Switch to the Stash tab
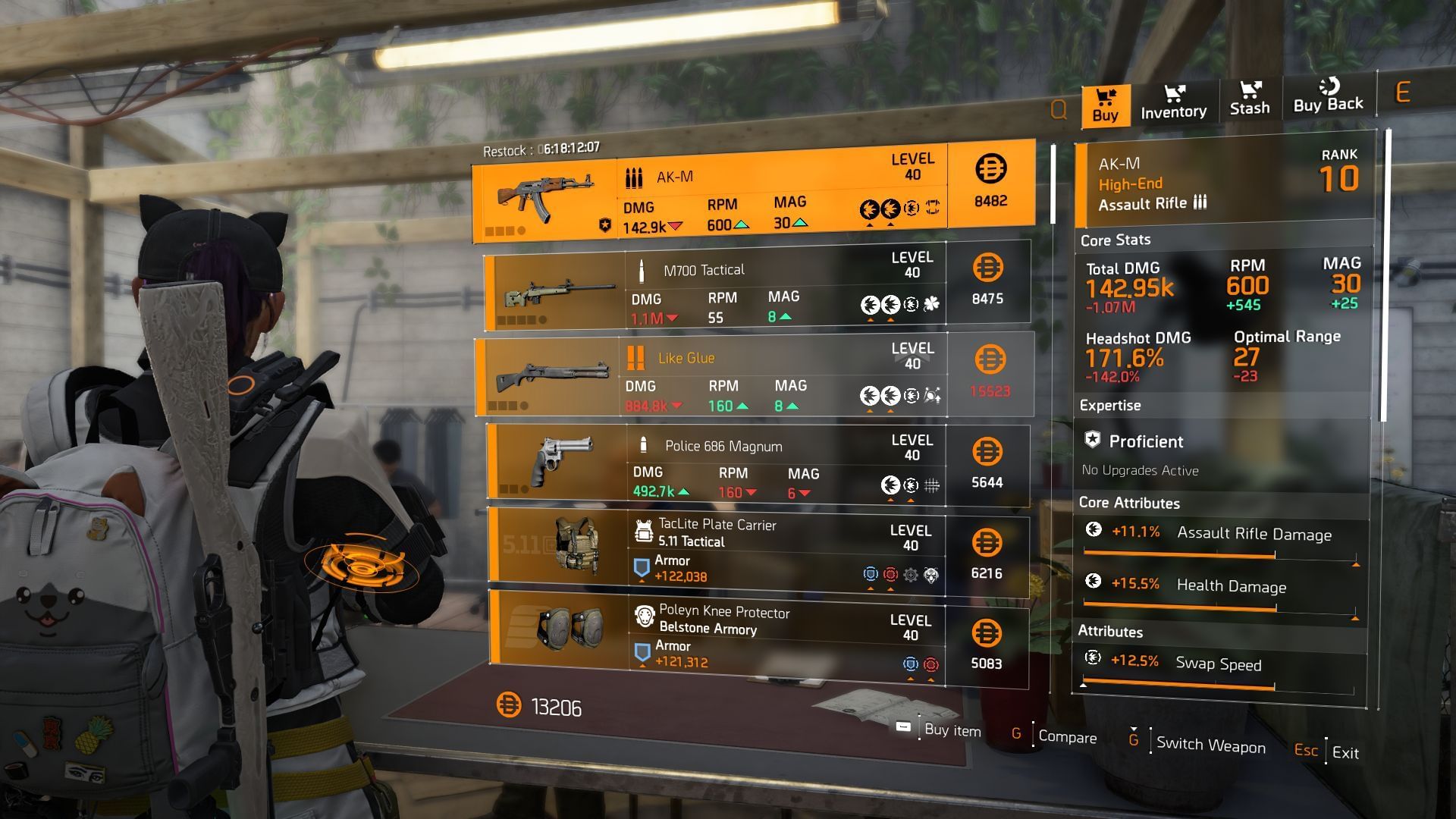1456x819 pixels. pyautogui.click(x=1249, y=100)
